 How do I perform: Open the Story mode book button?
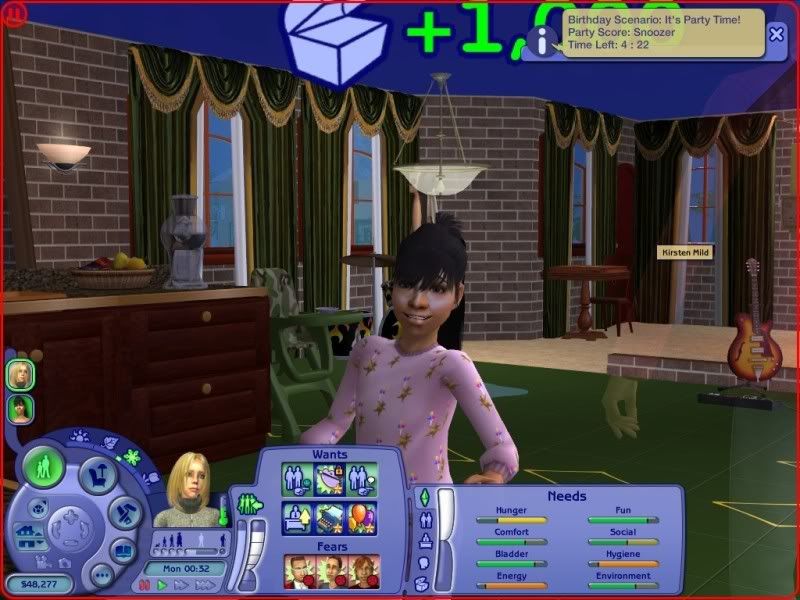121,551
